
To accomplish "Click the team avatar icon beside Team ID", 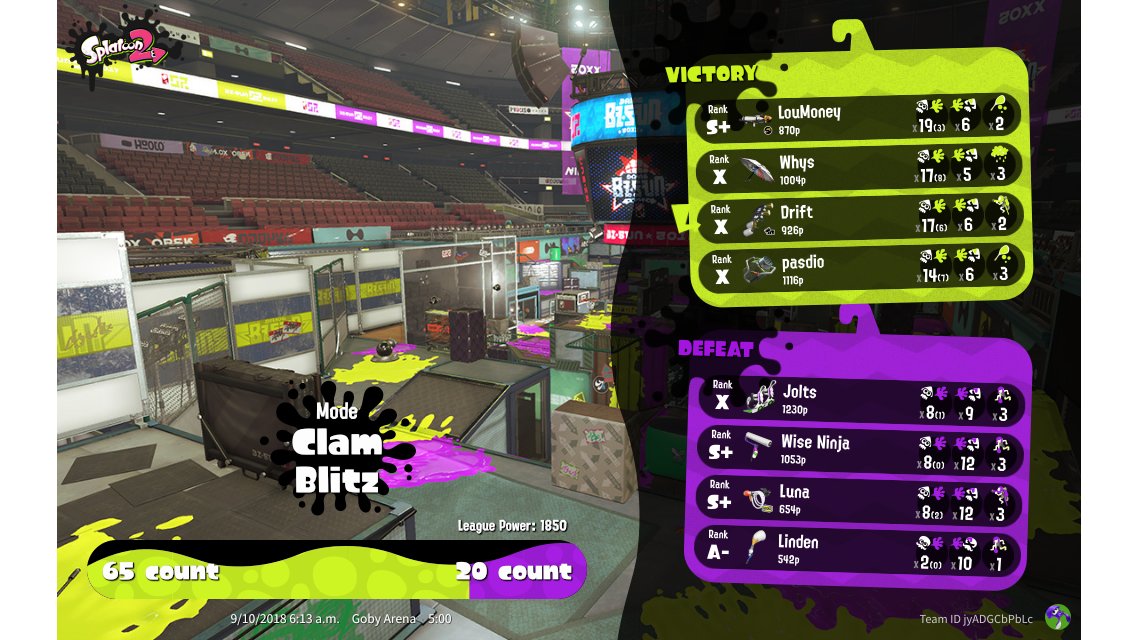I will [1057, 617].
